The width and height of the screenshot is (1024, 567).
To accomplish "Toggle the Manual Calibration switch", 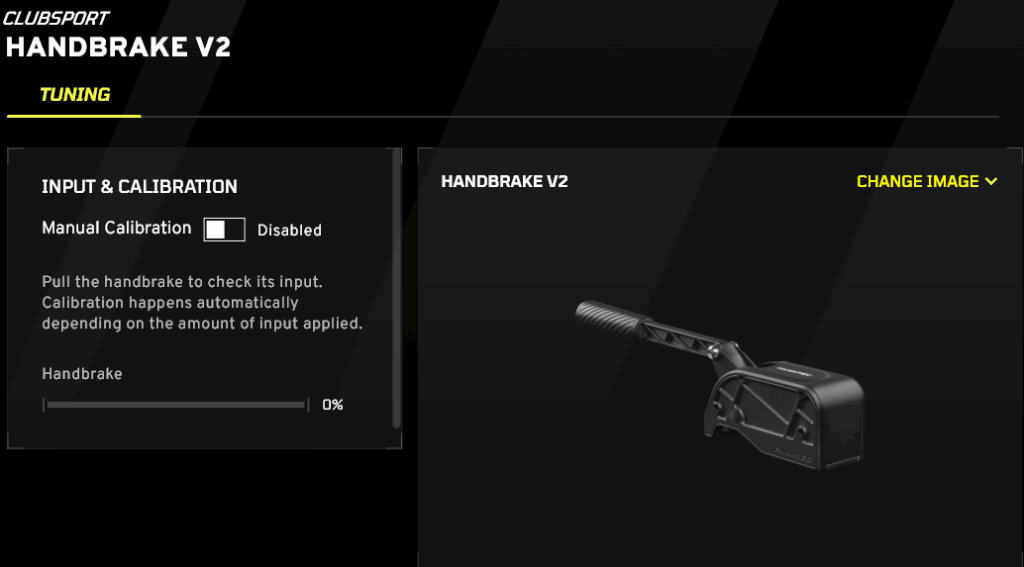I will [x=224, y=230].
